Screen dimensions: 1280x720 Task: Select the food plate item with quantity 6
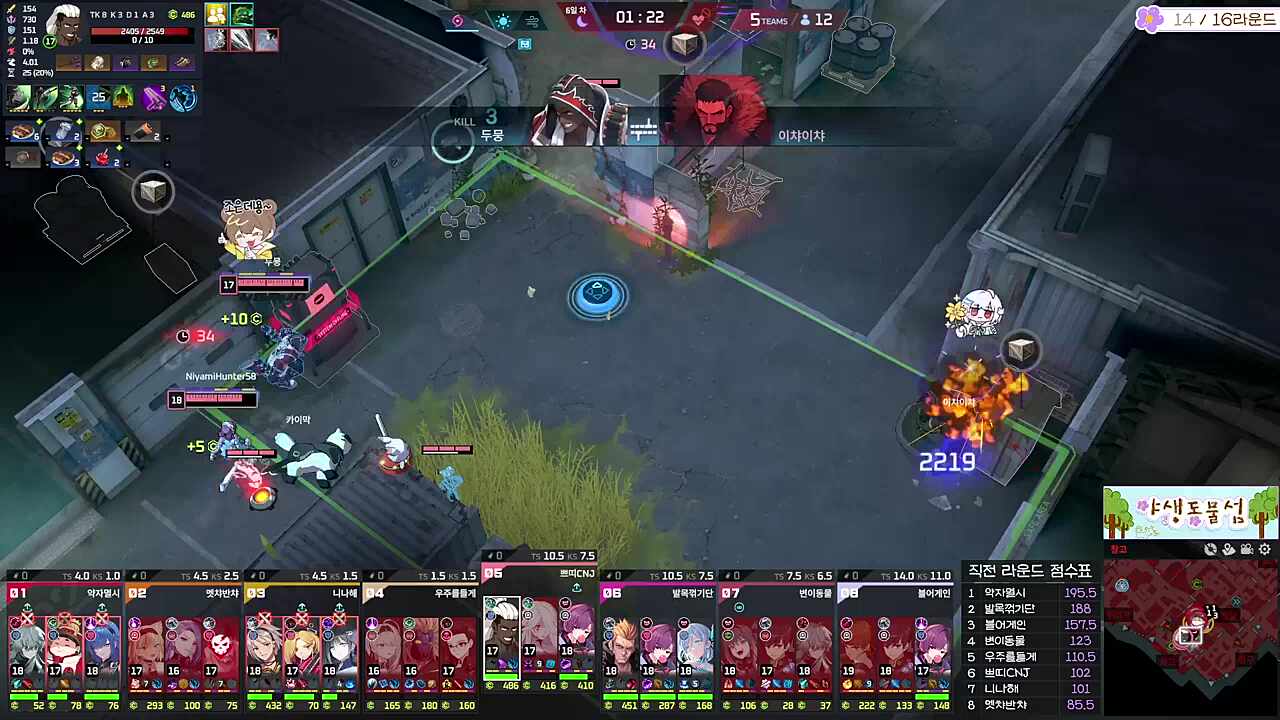tap(22, 132)
